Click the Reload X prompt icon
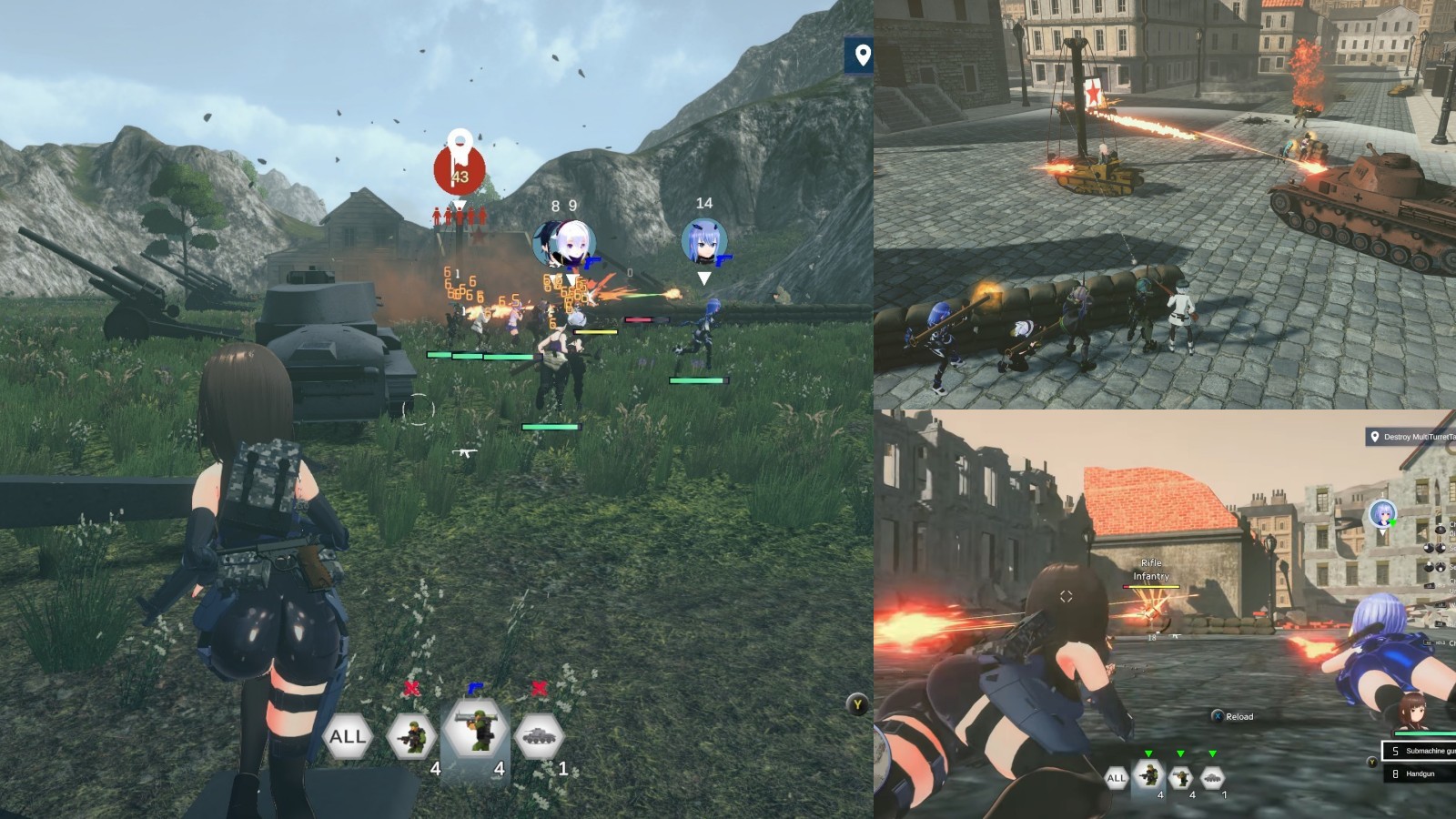The image size is (1456, 819). (1218, 717)
